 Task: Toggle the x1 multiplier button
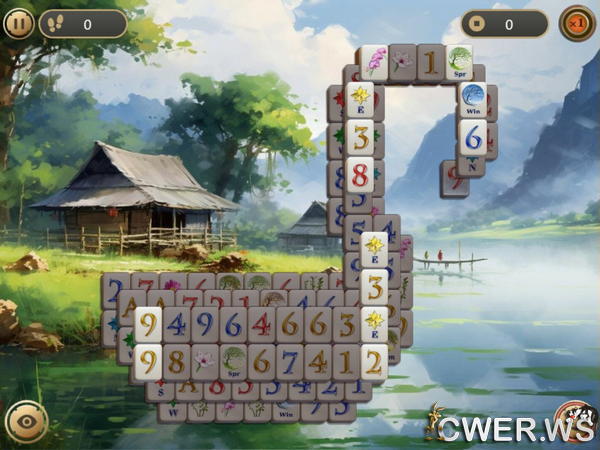tap(577, 23)
